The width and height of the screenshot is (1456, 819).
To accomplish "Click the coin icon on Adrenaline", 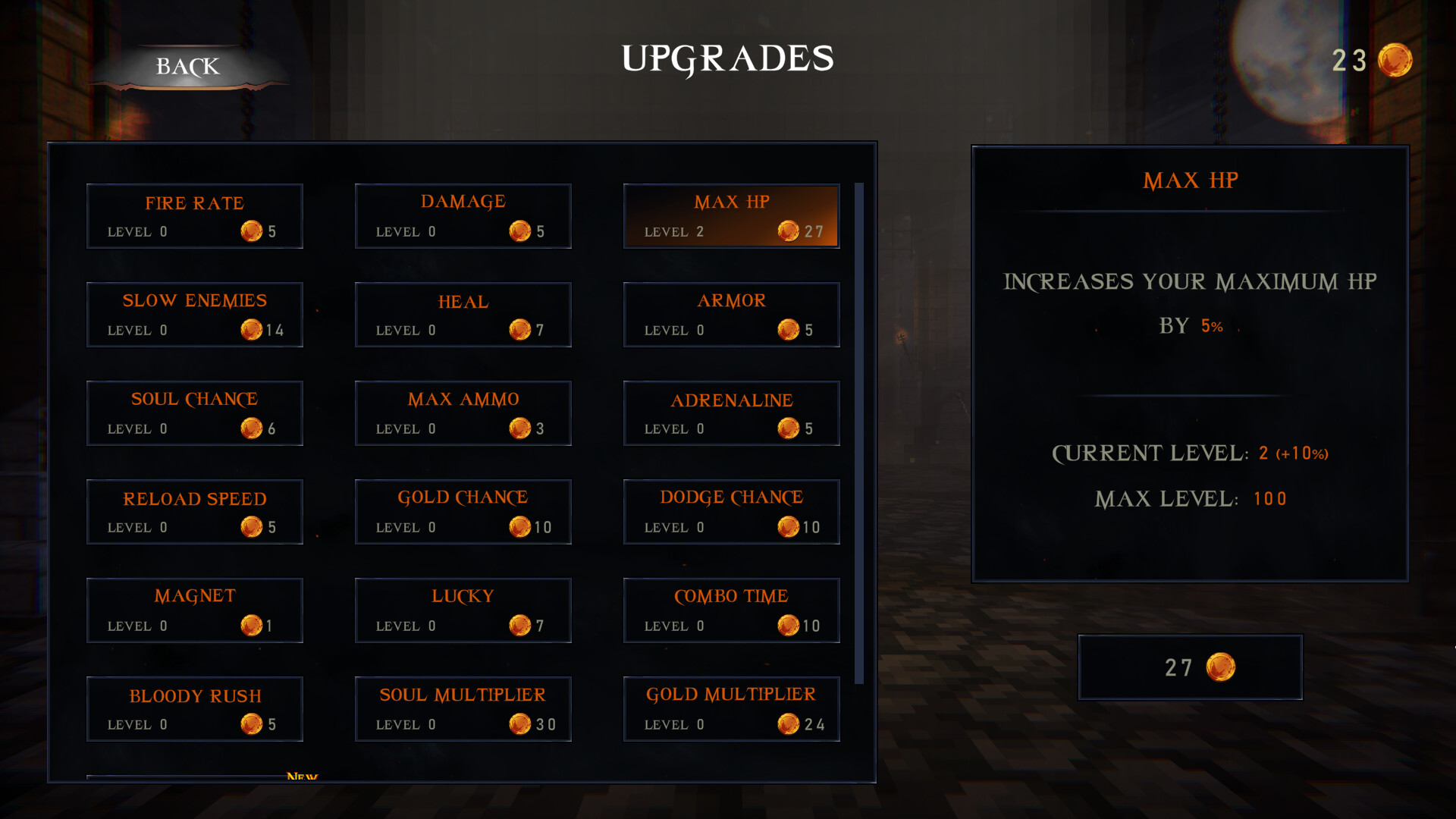I will [789, 428].
